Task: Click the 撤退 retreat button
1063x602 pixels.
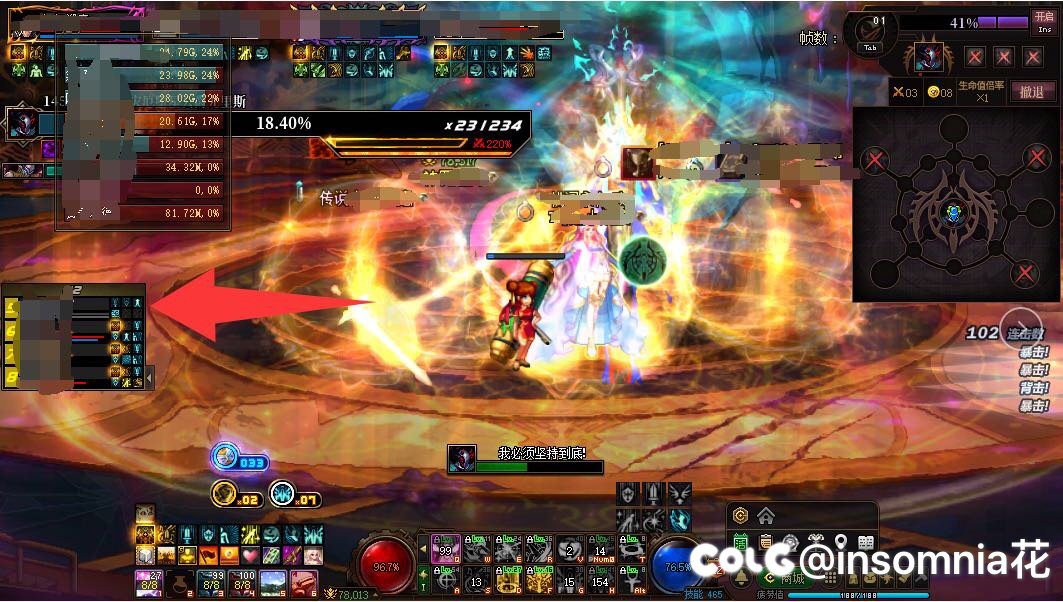Action: [1033, 92]
